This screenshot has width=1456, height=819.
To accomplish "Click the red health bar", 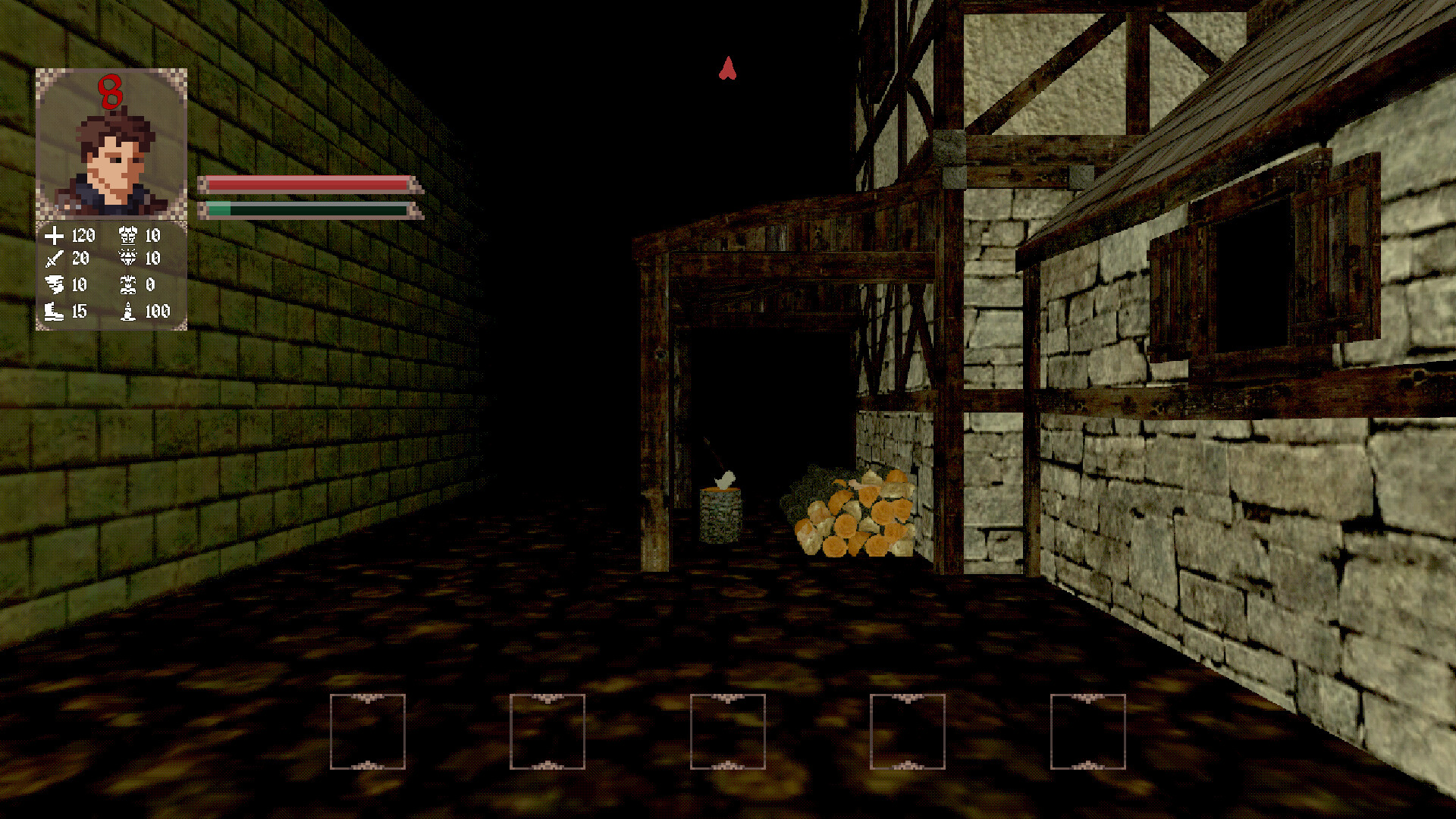I will click(303, 184).
